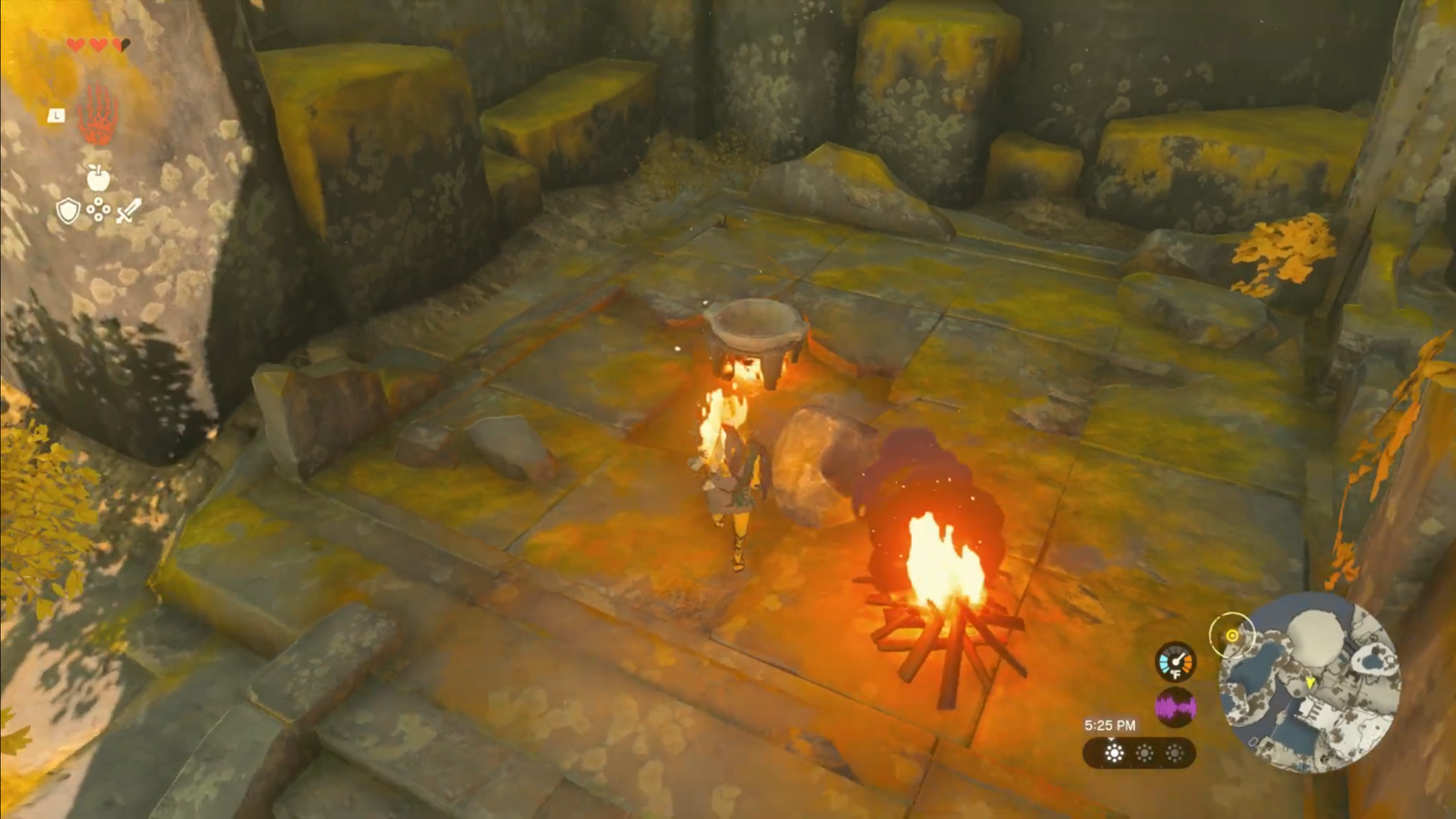This screenshot has width=1456, height=819.
Task: Click the d-pad control icon
Action: pos(97,209)
